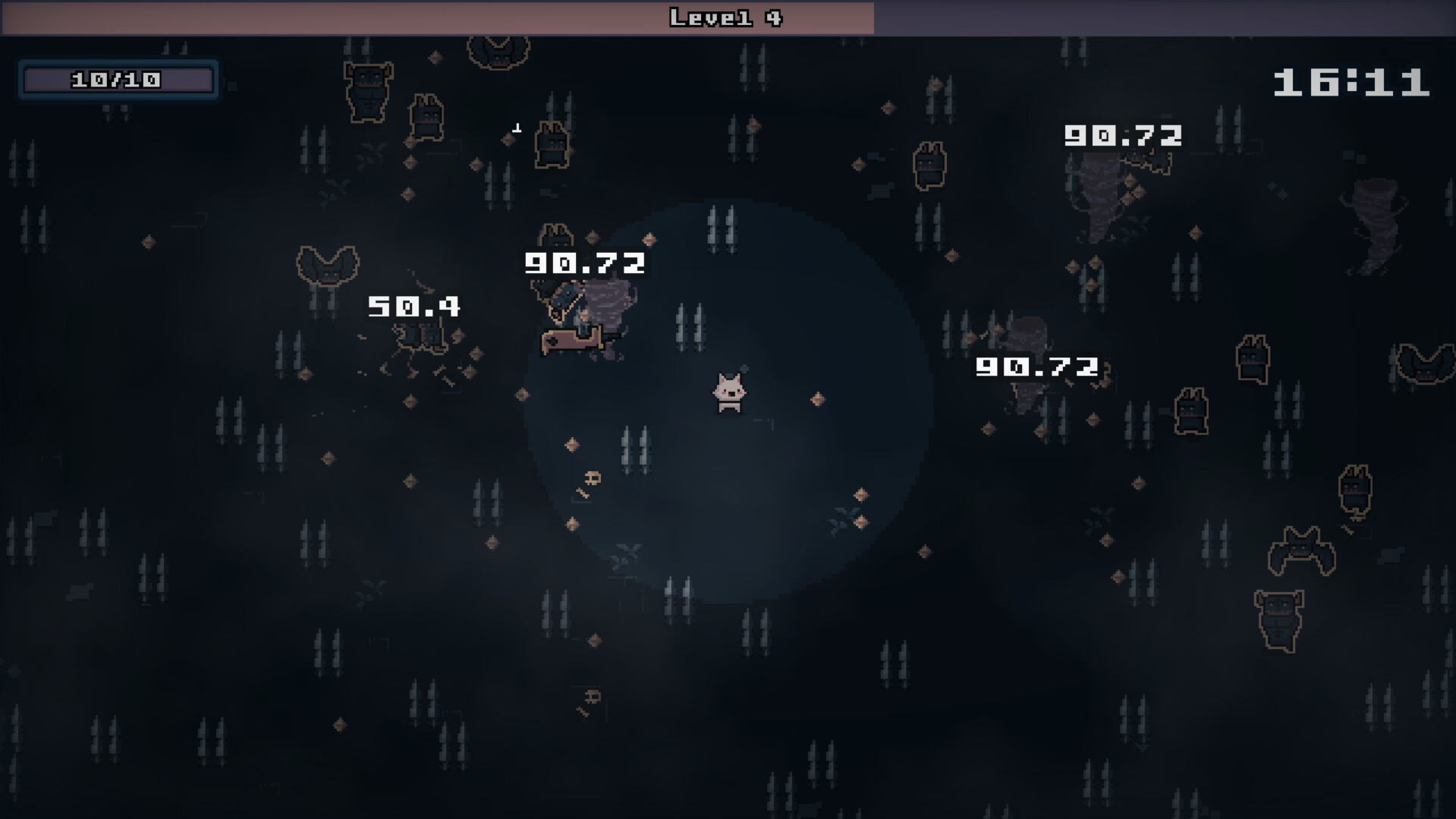Image resolution: width=1456 pixels, height=819 pixels.
Task: Click the 90.72 damage number above the coffin
Action: 584,264
